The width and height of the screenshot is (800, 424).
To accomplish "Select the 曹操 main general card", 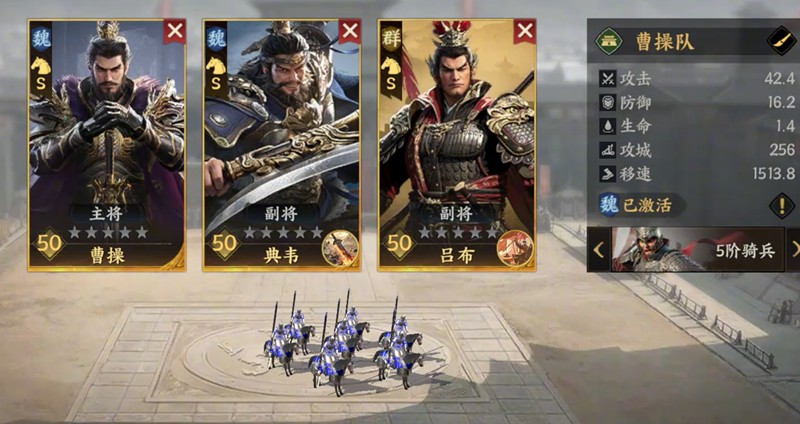I will click(106, 140).
